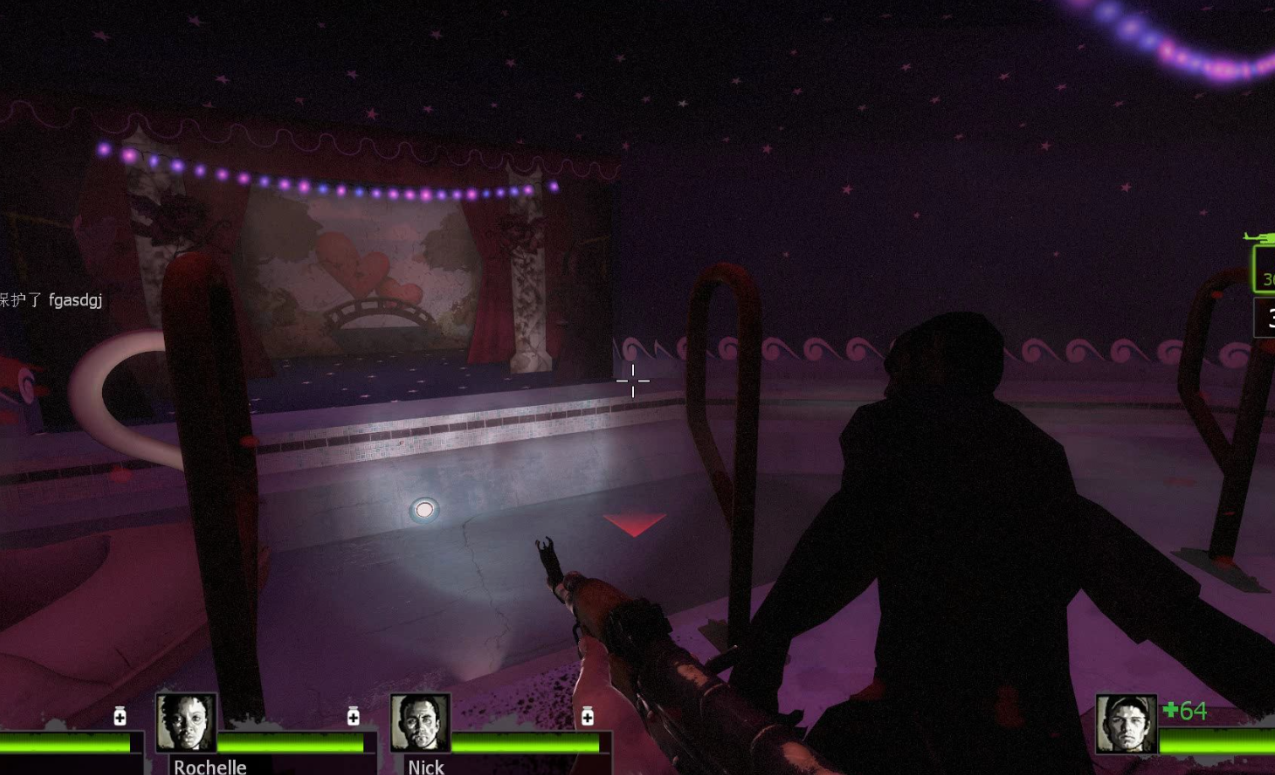1275x775 pixels.
Task: Select Nick's teammate portrait
Action: 420,723
